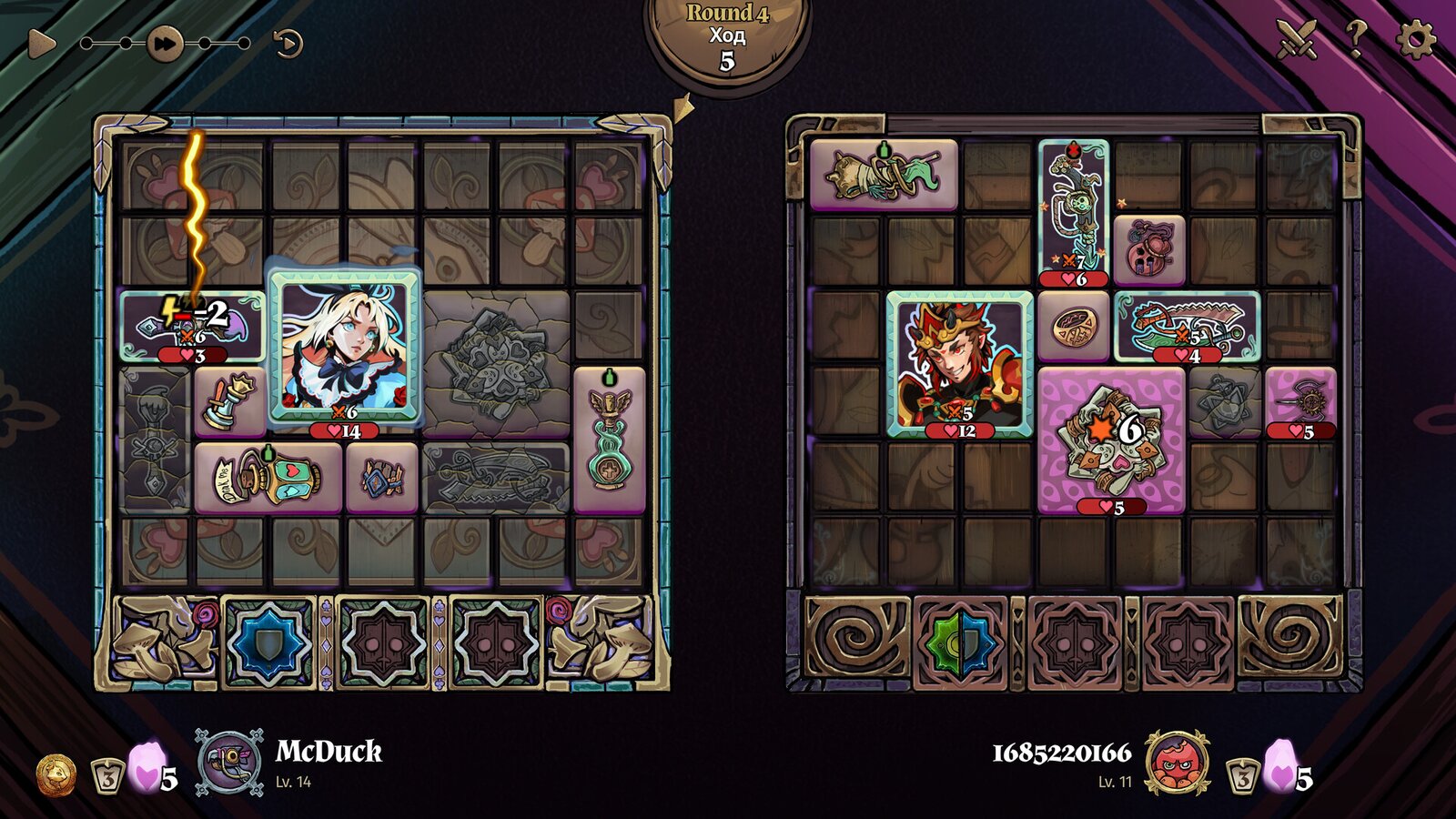The image size is (1456, 819).
Task: Activate the green-blue shield slot on right board
Action: point(960,643)
